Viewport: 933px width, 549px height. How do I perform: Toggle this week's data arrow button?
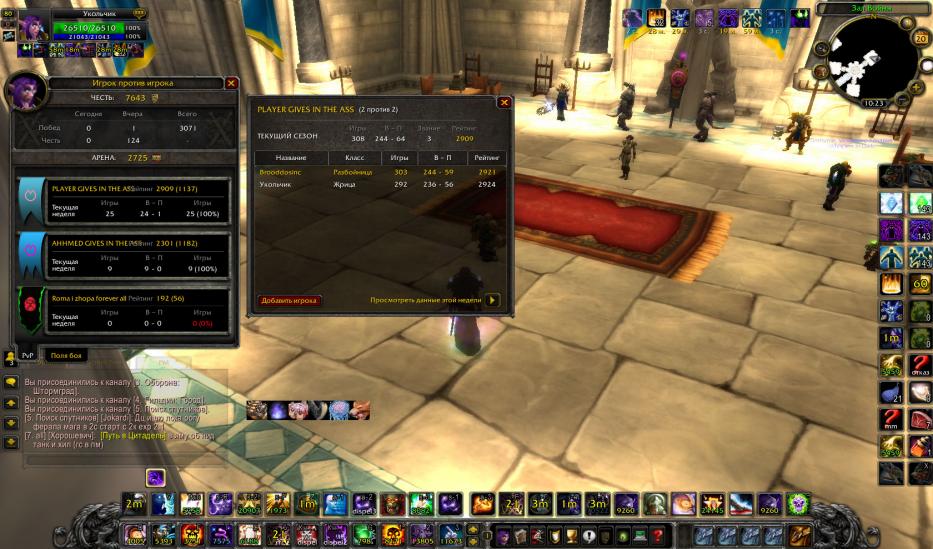pyautogui.click(x=492, y=300)
